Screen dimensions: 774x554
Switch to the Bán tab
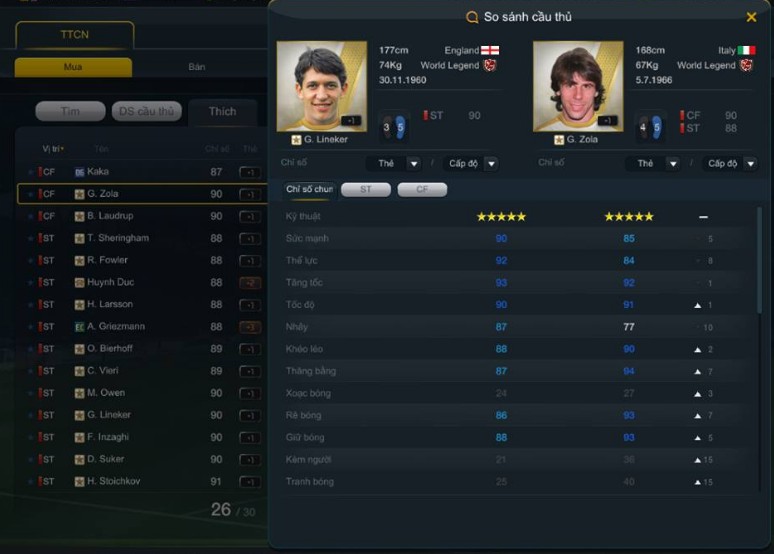[x=197, y=67]
